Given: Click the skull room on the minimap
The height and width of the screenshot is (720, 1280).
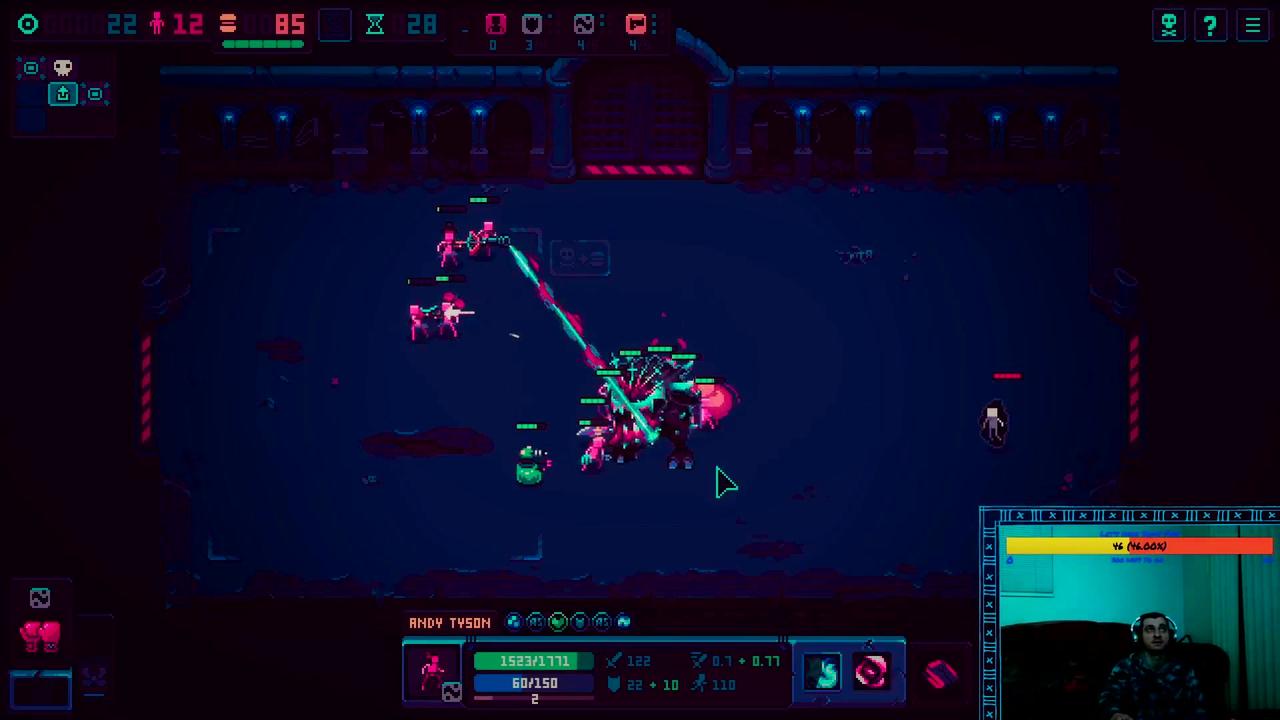Looking at the screenshot, I should tap(63, 68).
